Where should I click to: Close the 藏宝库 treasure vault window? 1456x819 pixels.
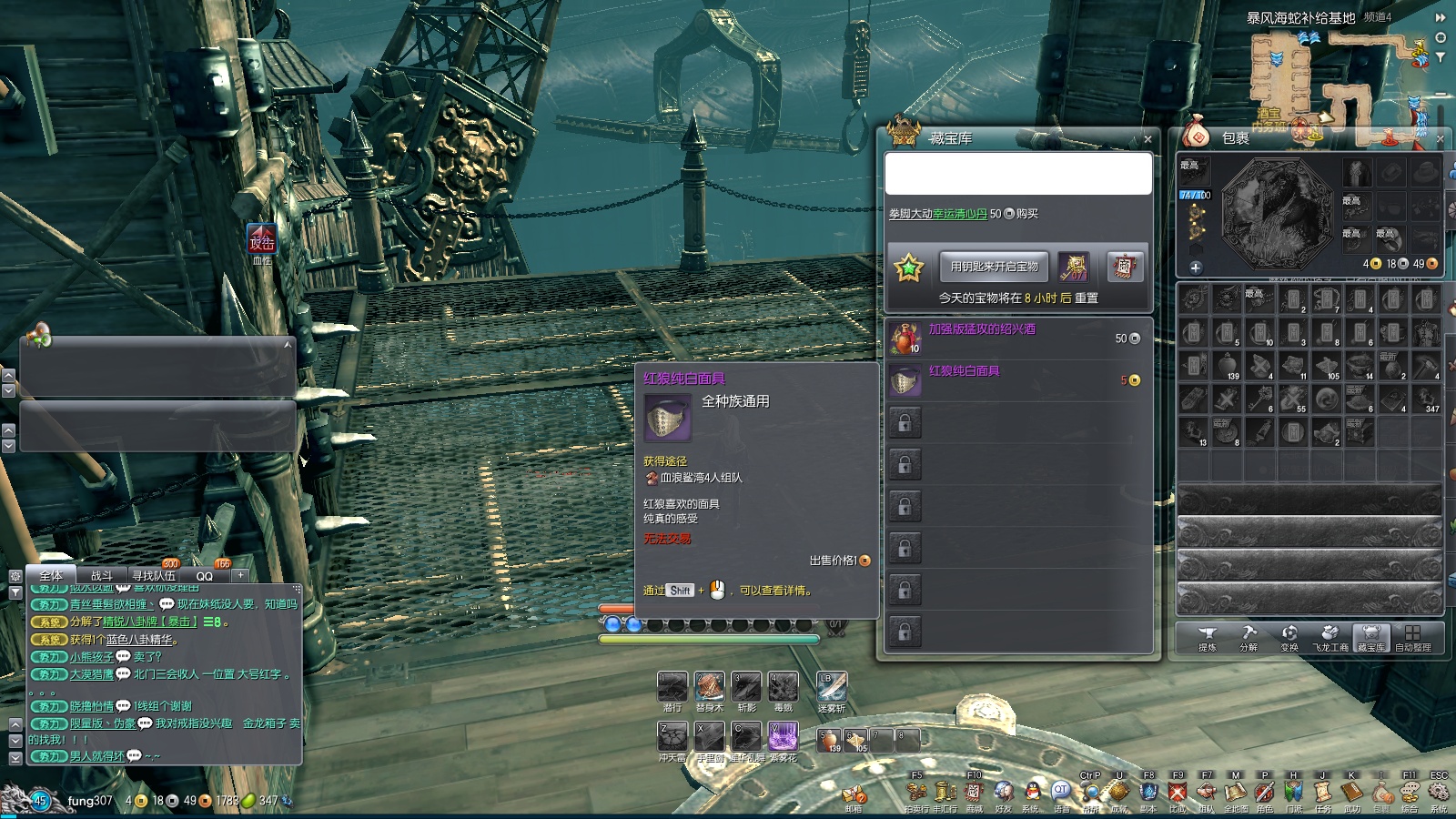1148,139
